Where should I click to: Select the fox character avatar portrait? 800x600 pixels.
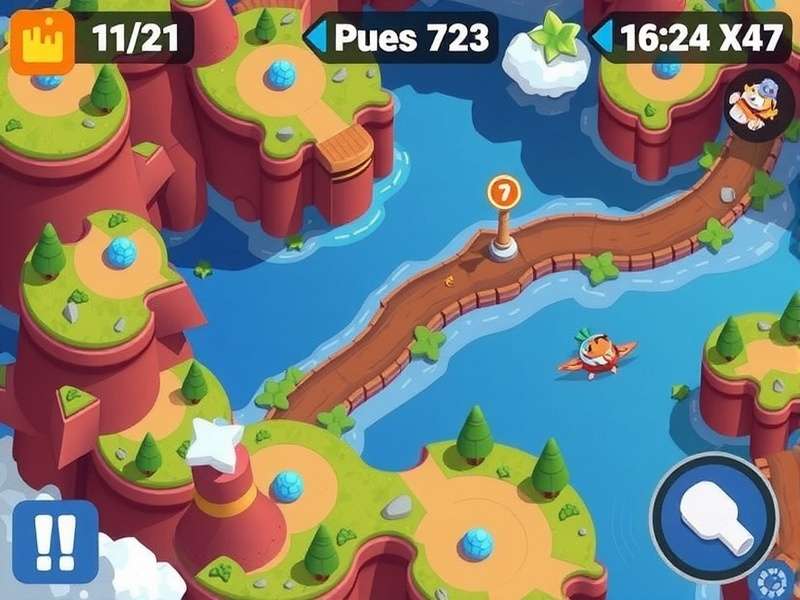[x=752, y=104]
